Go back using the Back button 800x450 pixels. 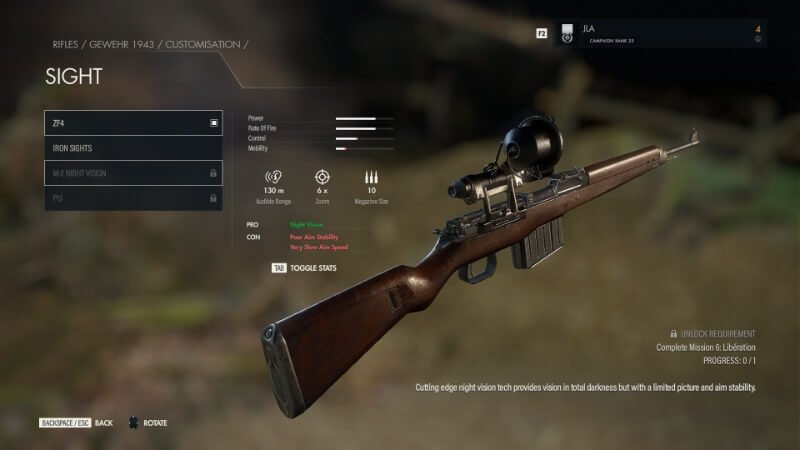pyautogui.click(x=76, y=423)
